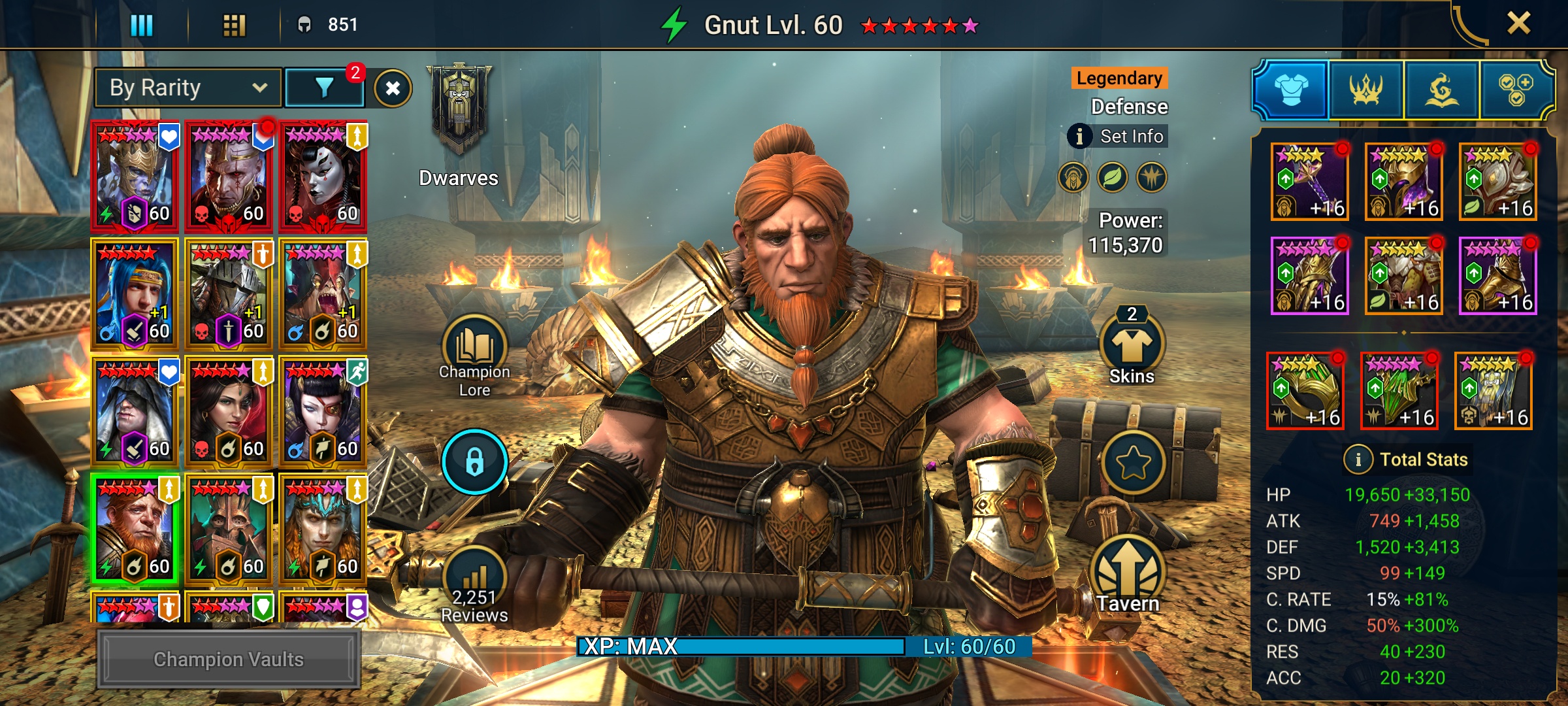
Task: Go to the Tavern
Action: click(1128, 575)
